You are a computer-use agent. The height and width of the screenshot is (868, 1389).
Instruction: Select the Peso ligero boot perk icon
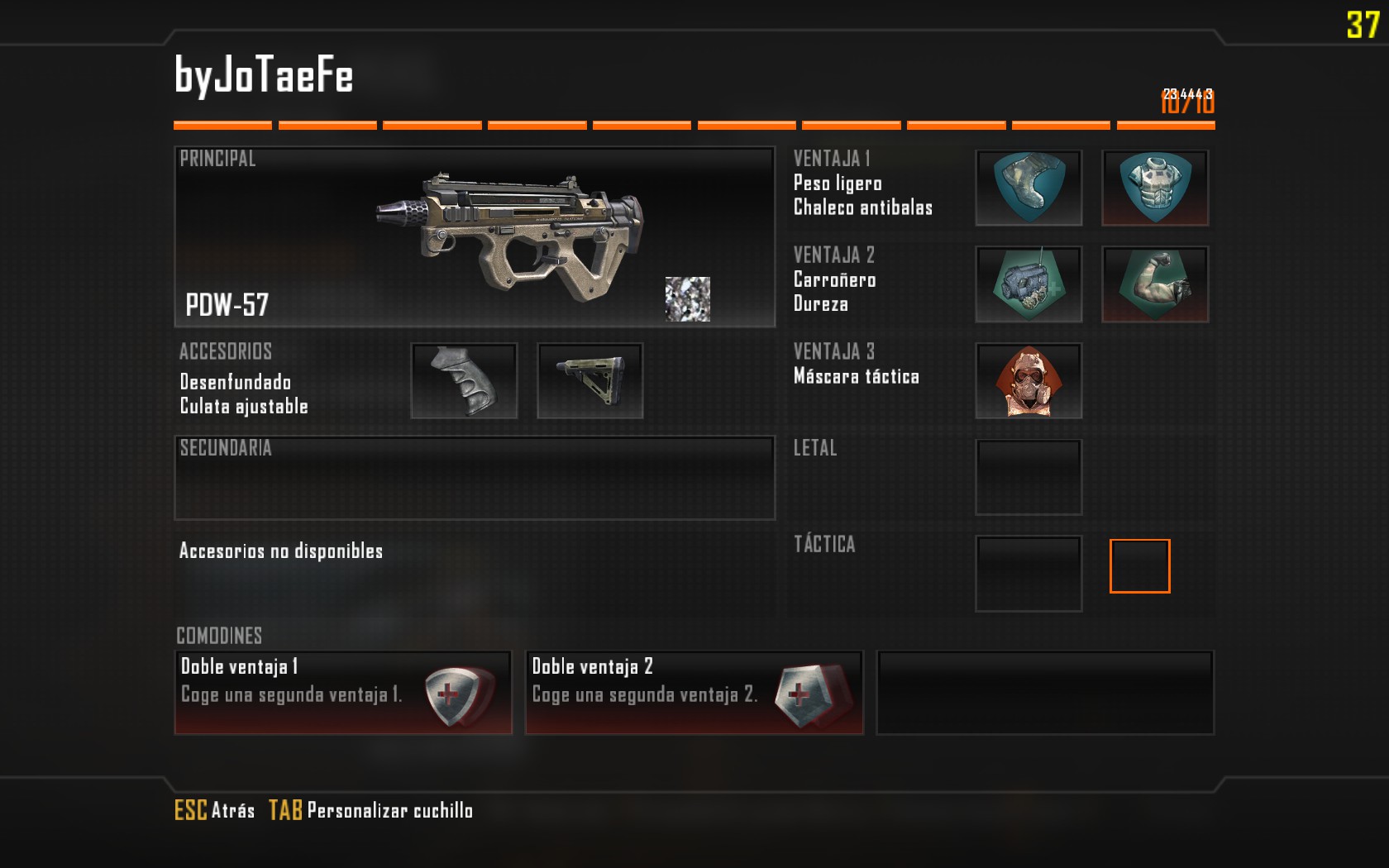[x=1029, y=188]
